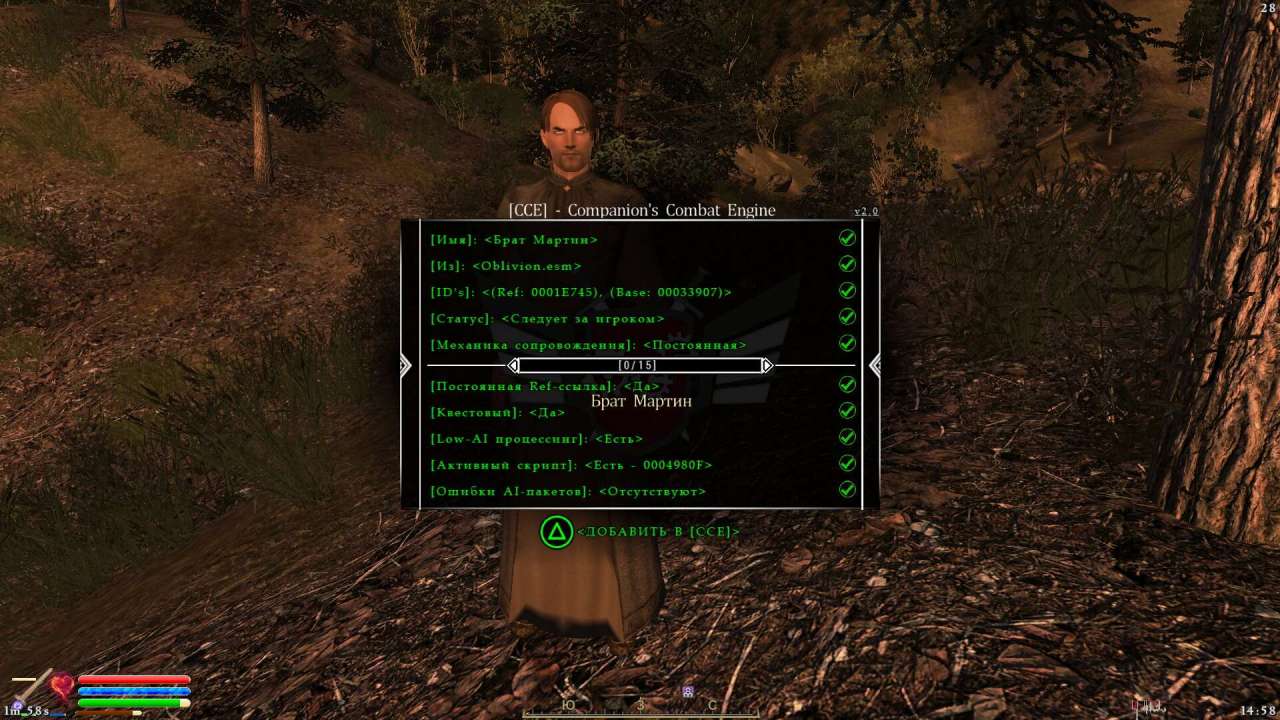Select the Ю marker on the compass
This screenshot has width=1280, height=720.
[569, 705]
